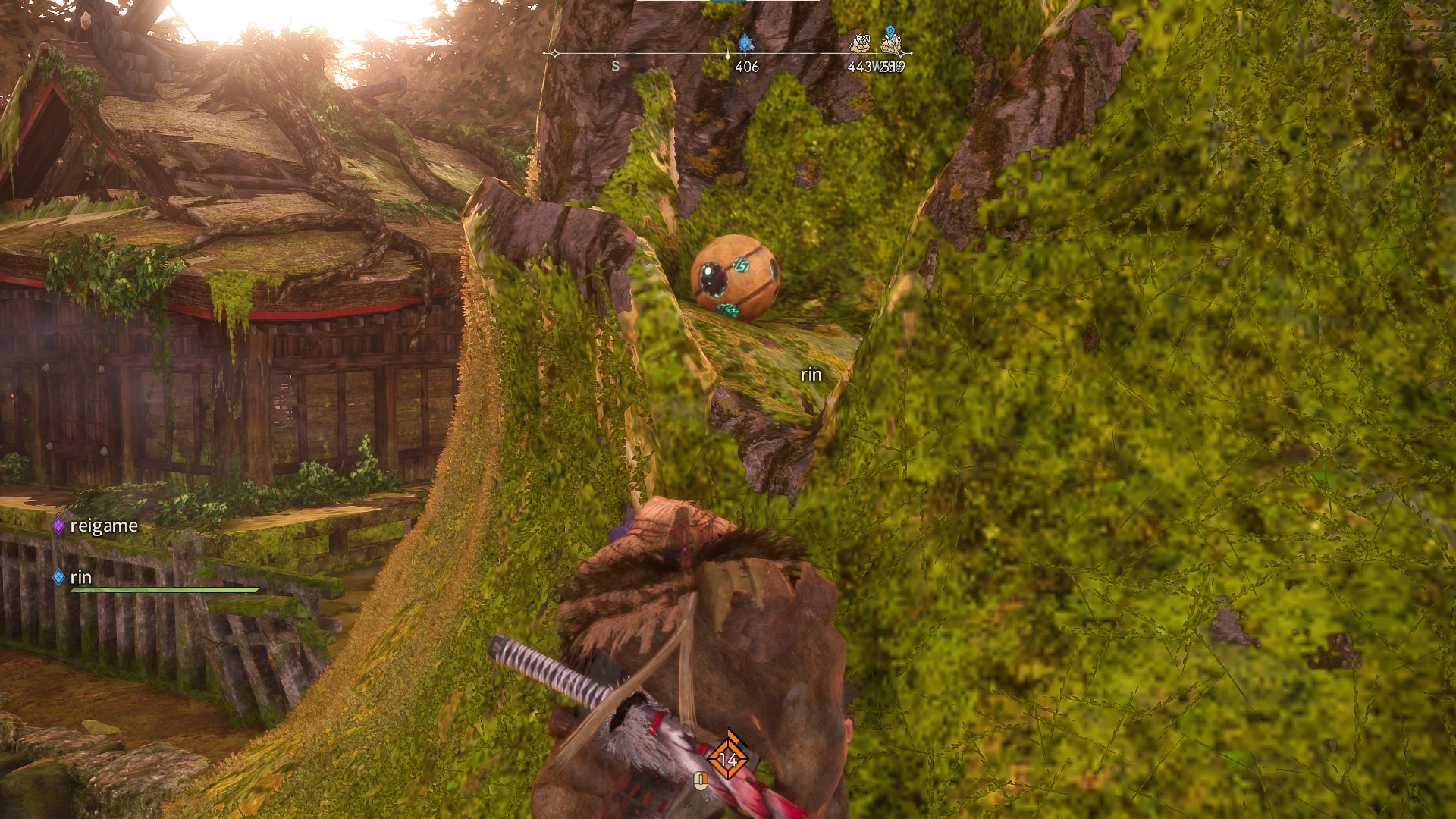Click the blue diamond marker on the compass
Screen dimensions: 1456x819
745,43
